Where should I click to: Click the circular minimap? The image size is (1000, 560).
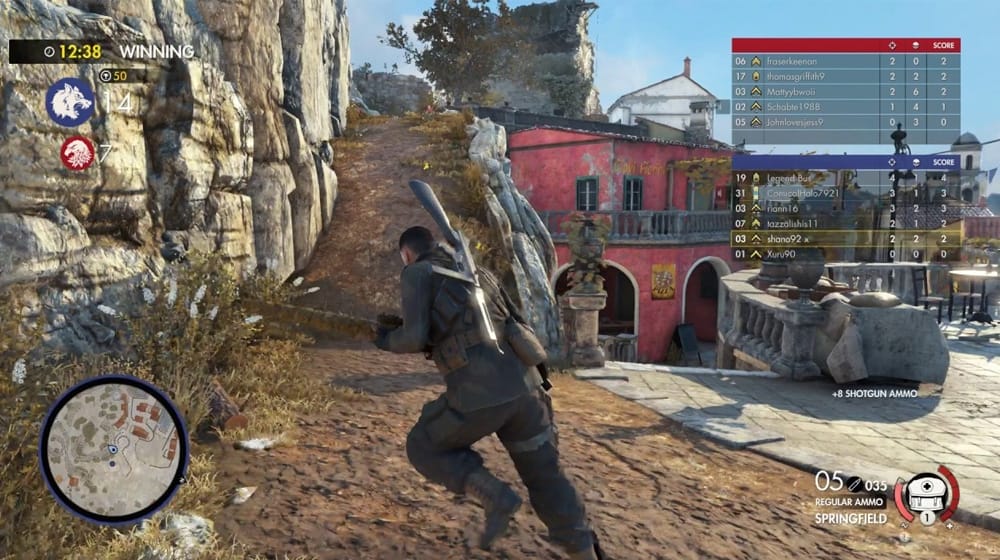(x=113, y=449)
